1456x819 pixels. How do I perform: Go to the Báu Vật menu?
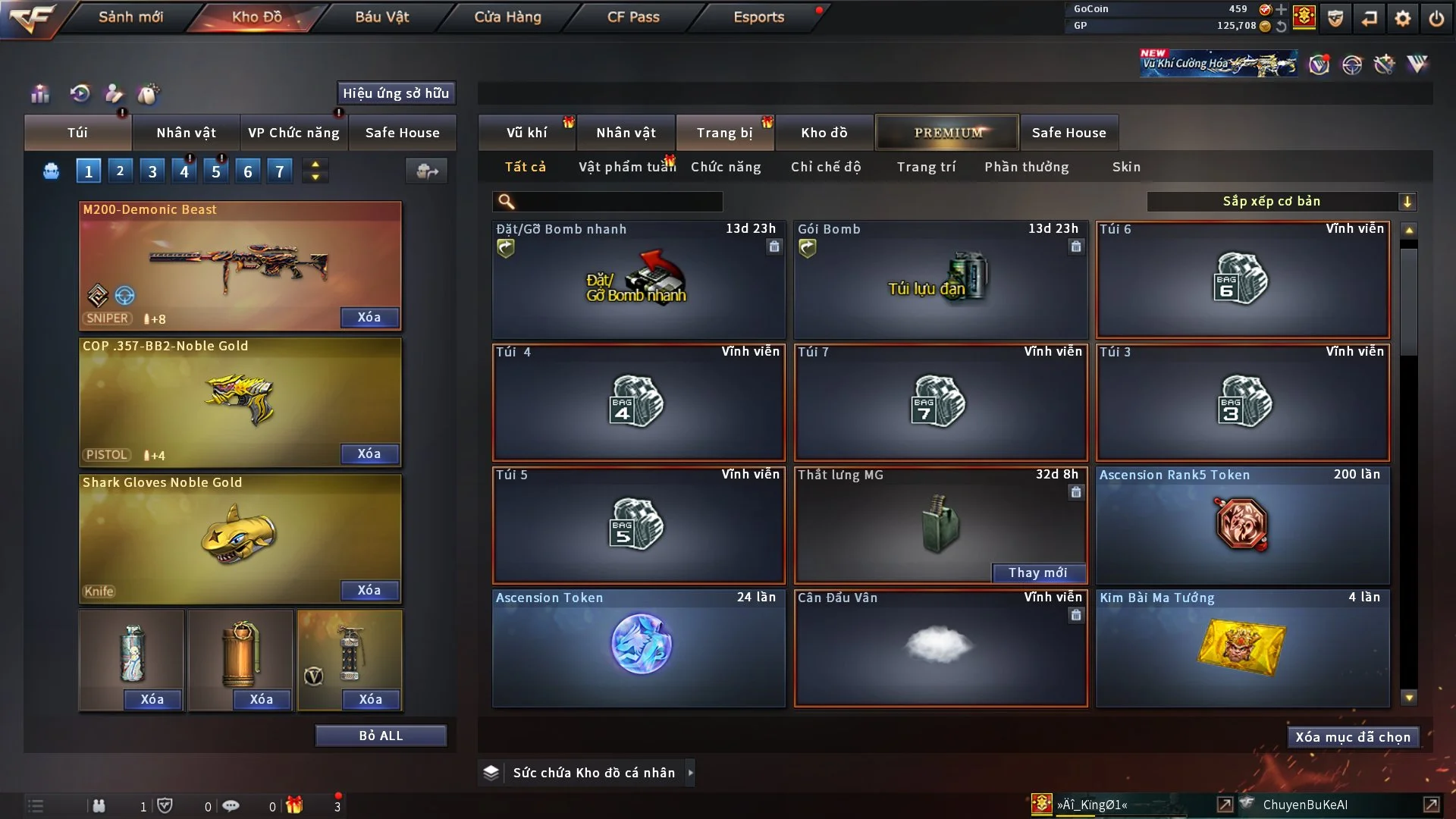click(381, 17)
